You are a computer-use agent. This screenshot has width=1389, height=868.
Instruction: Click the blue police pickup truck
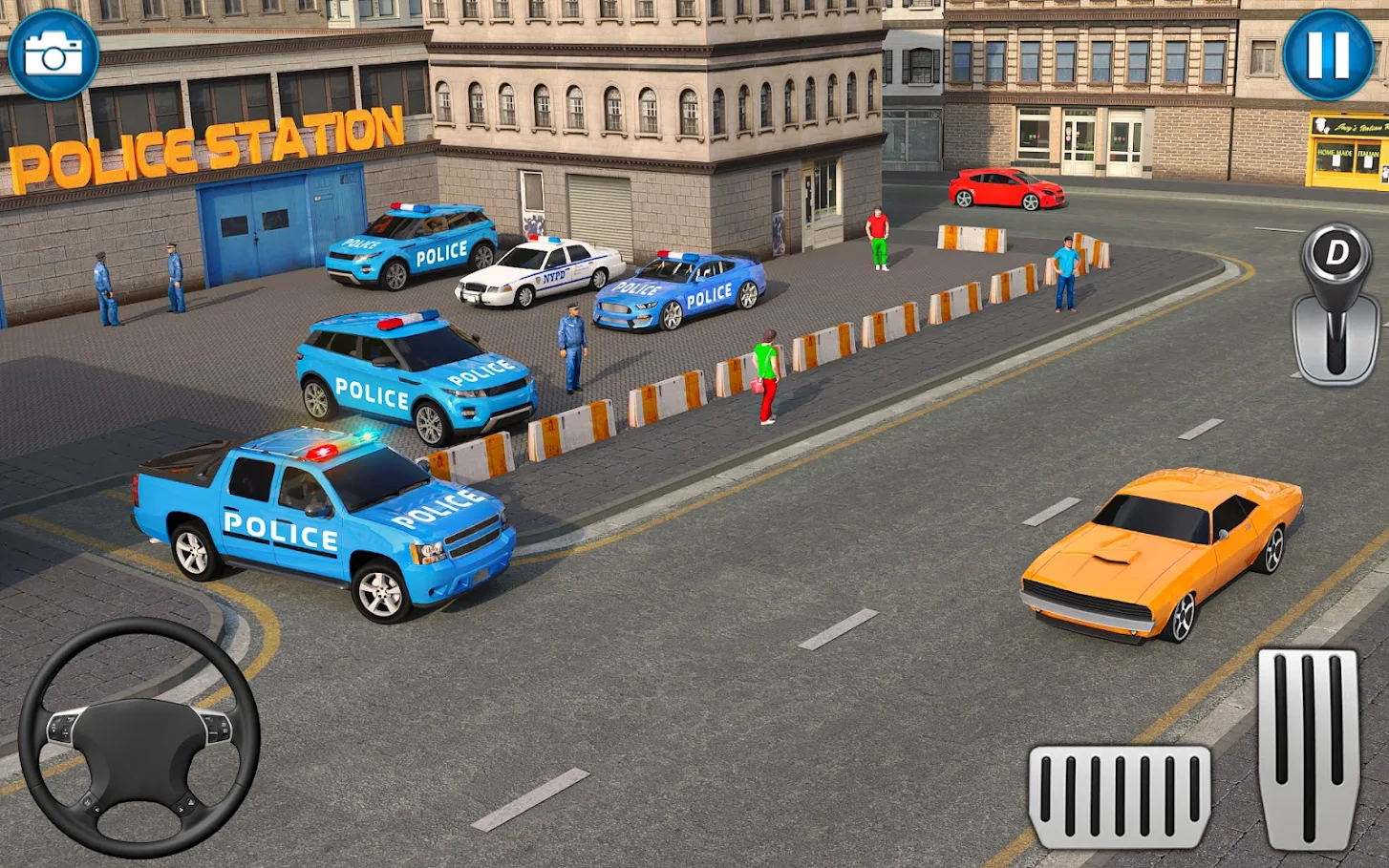point(325,525)
